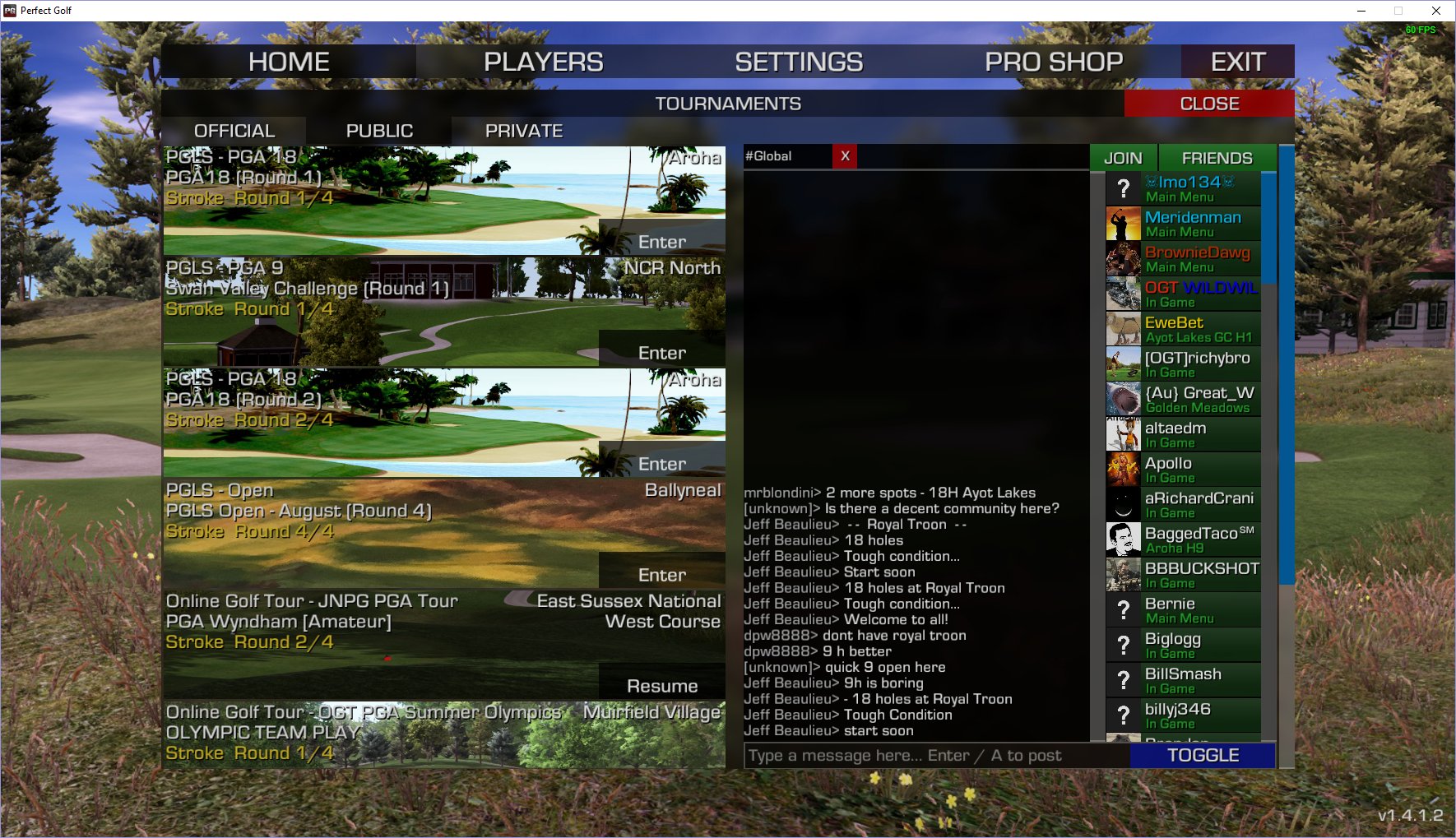Visit the PRO SHOP
The image size is (1456, 838).
(1054, 62)
